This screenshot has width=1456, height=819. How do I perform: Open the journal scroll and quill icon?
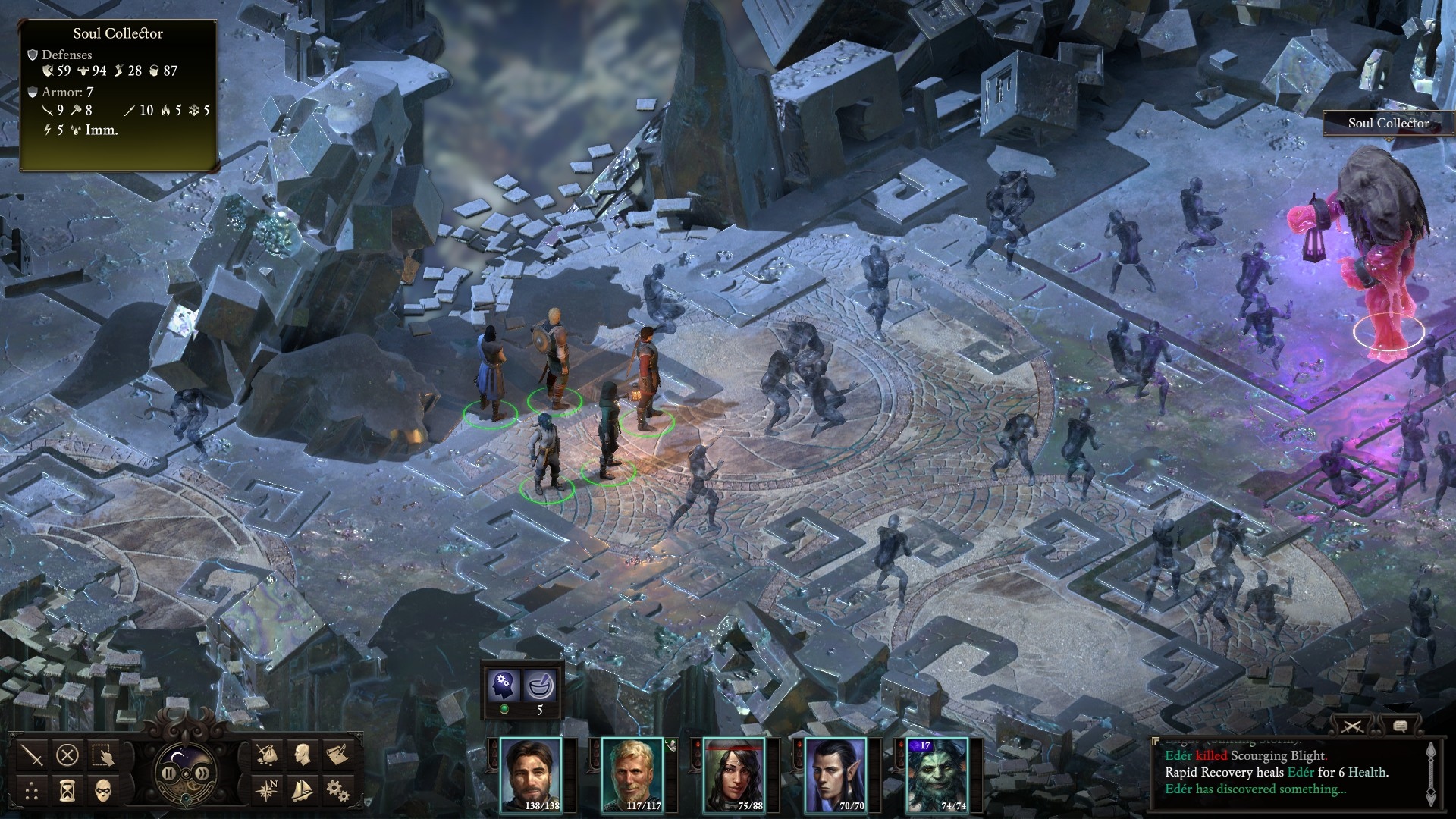[x=337, y=755]
